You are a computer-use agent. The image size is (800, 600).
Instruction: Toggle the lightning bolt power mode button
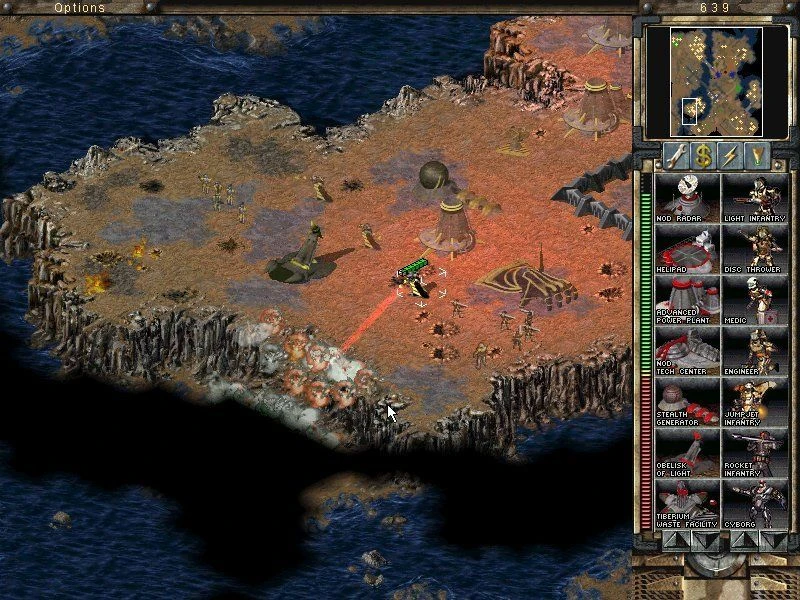[730, 155]
